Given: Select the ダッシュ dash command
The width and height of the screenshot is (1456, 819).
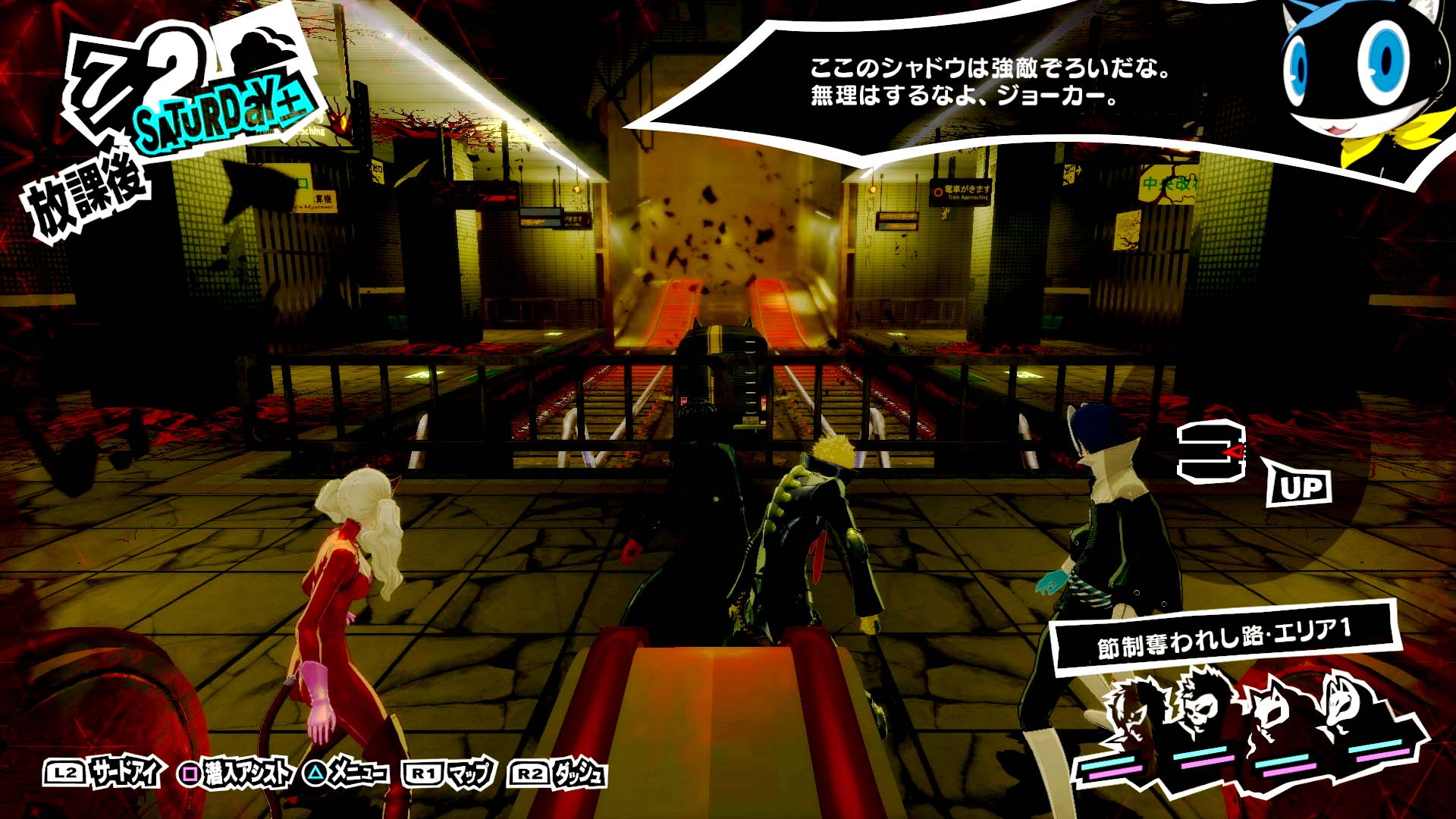Looking at the screenshot, I should 560,773.
